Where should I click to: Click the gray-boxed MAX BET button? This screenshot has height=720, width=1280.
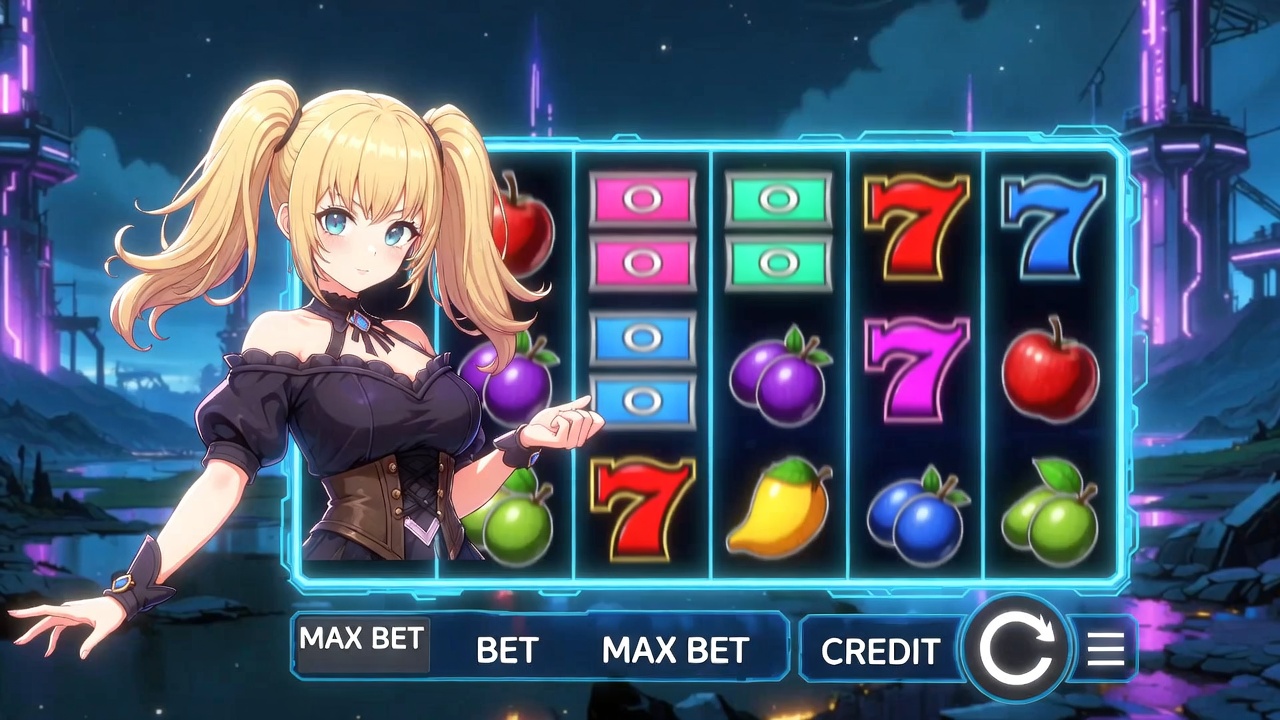pyautogui.click(x=361, y=641)
